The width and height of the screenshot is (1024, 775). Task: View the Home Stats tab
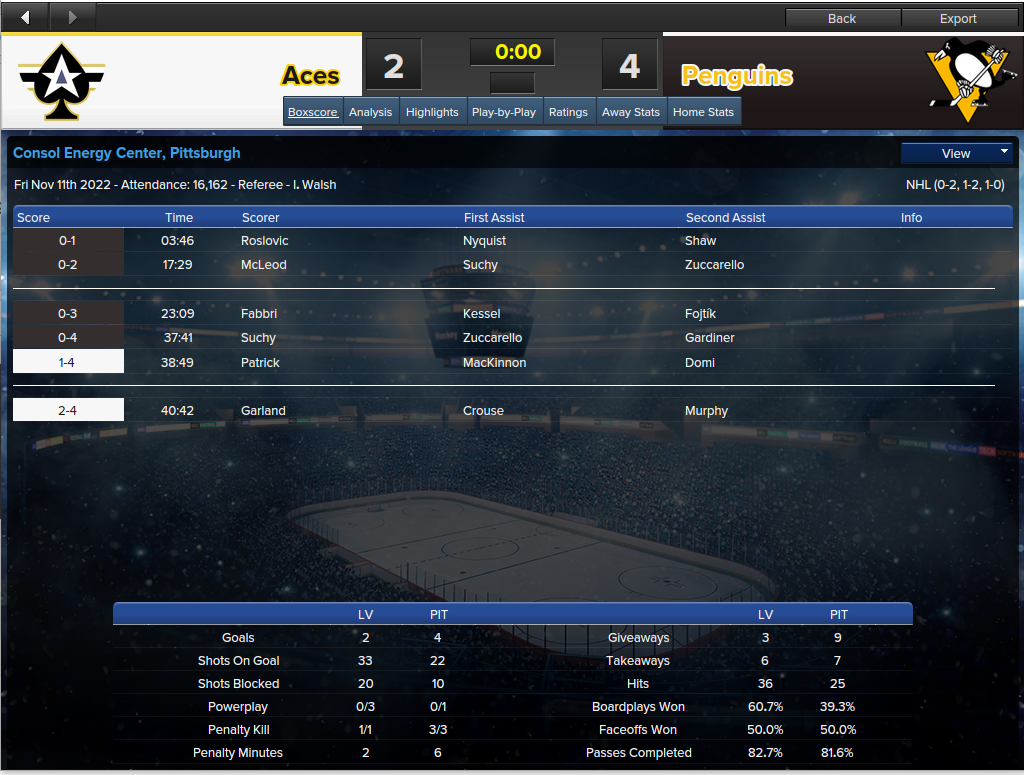703,112
